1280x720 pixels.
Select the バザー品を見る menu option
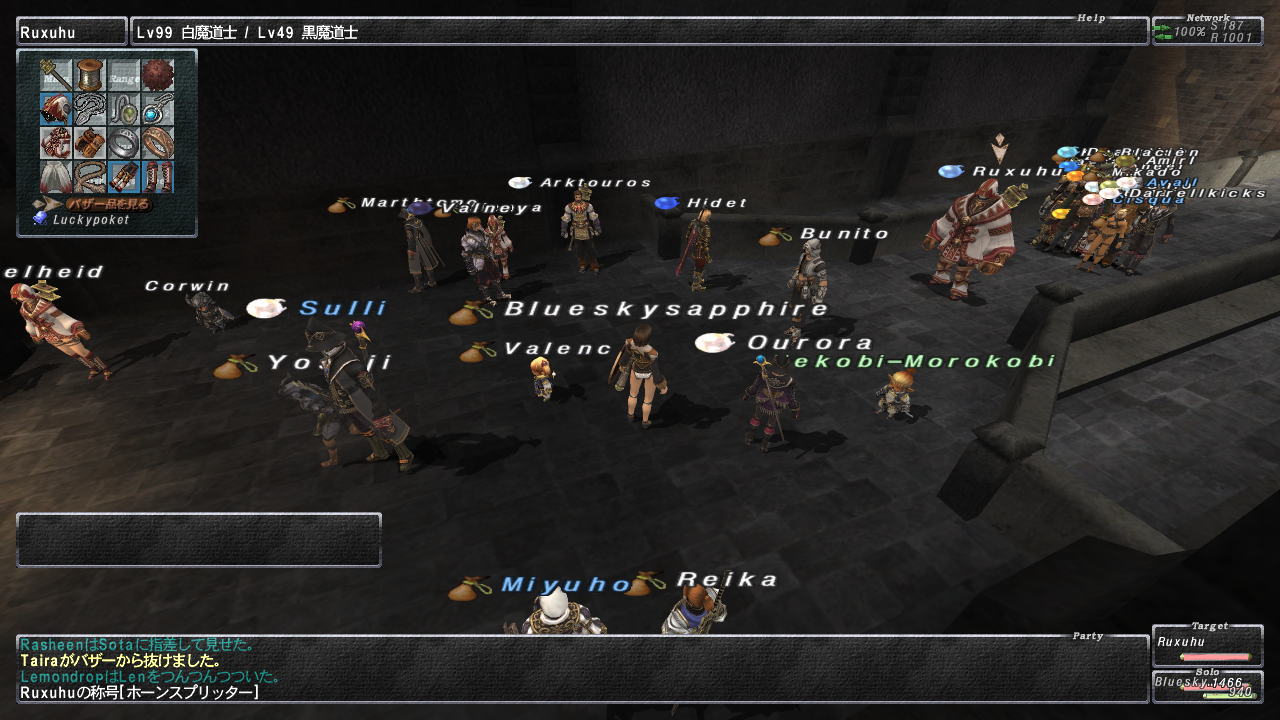[108, 204]
